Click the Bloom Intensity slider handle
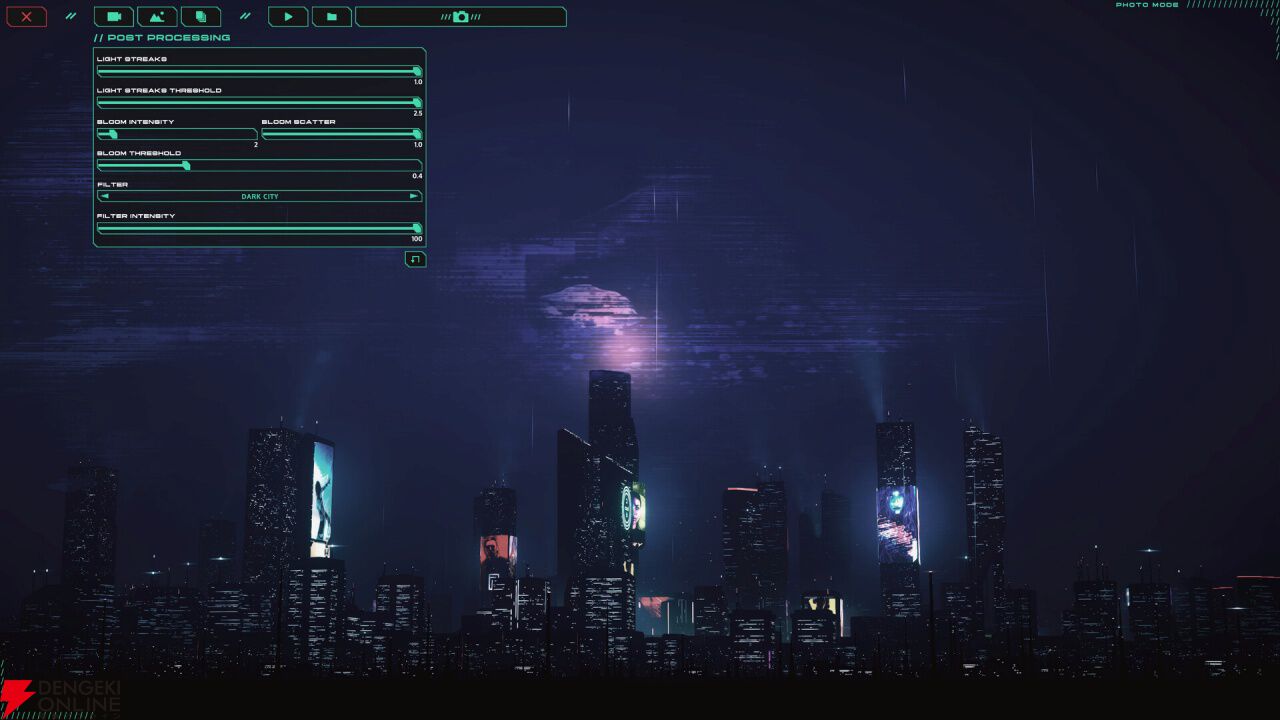1280x720 pixels. (x=111, y=135)
